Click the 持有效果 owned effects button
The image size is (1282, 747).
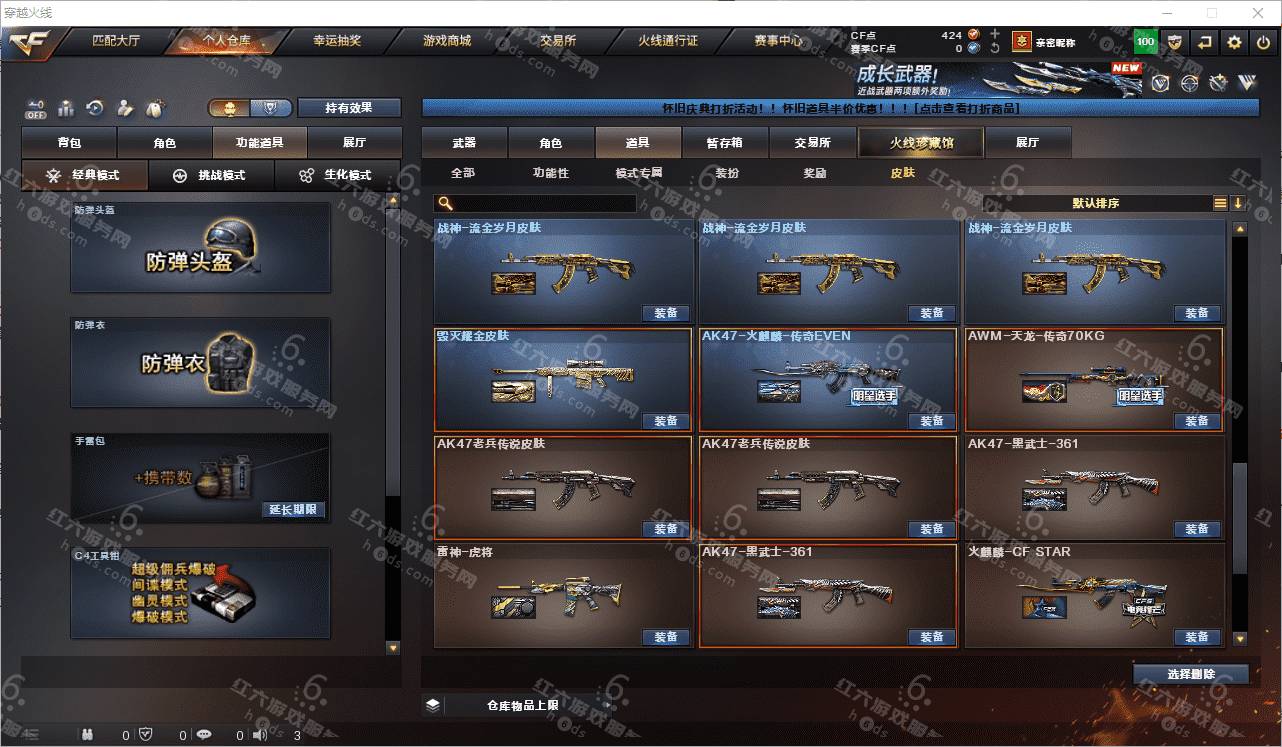coord(349,108)
